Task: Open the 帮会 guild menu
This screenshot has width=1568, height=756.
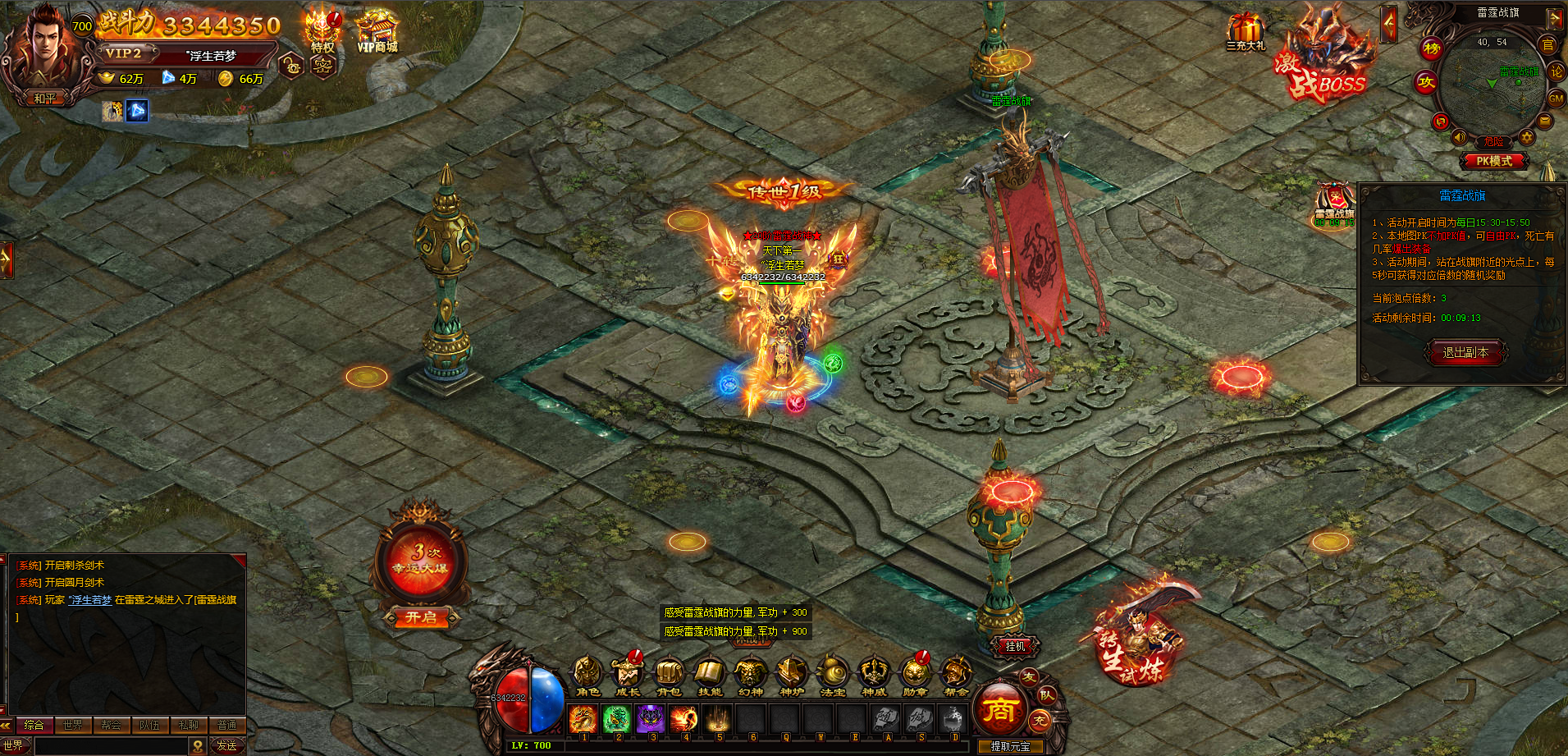Action: coord(956,675)
